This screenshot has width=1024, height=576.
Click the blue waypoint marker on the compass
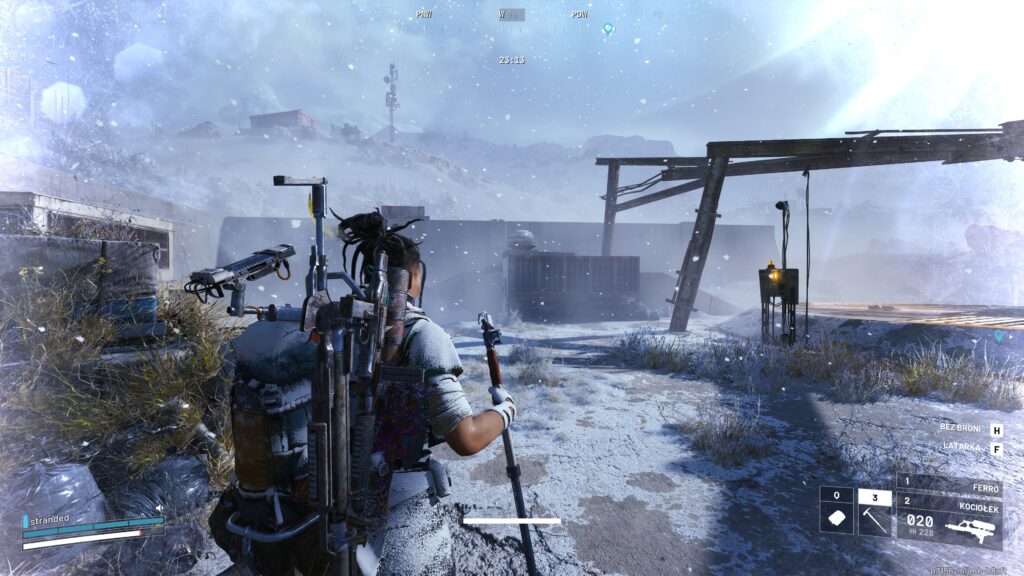[x=607, y=30]
